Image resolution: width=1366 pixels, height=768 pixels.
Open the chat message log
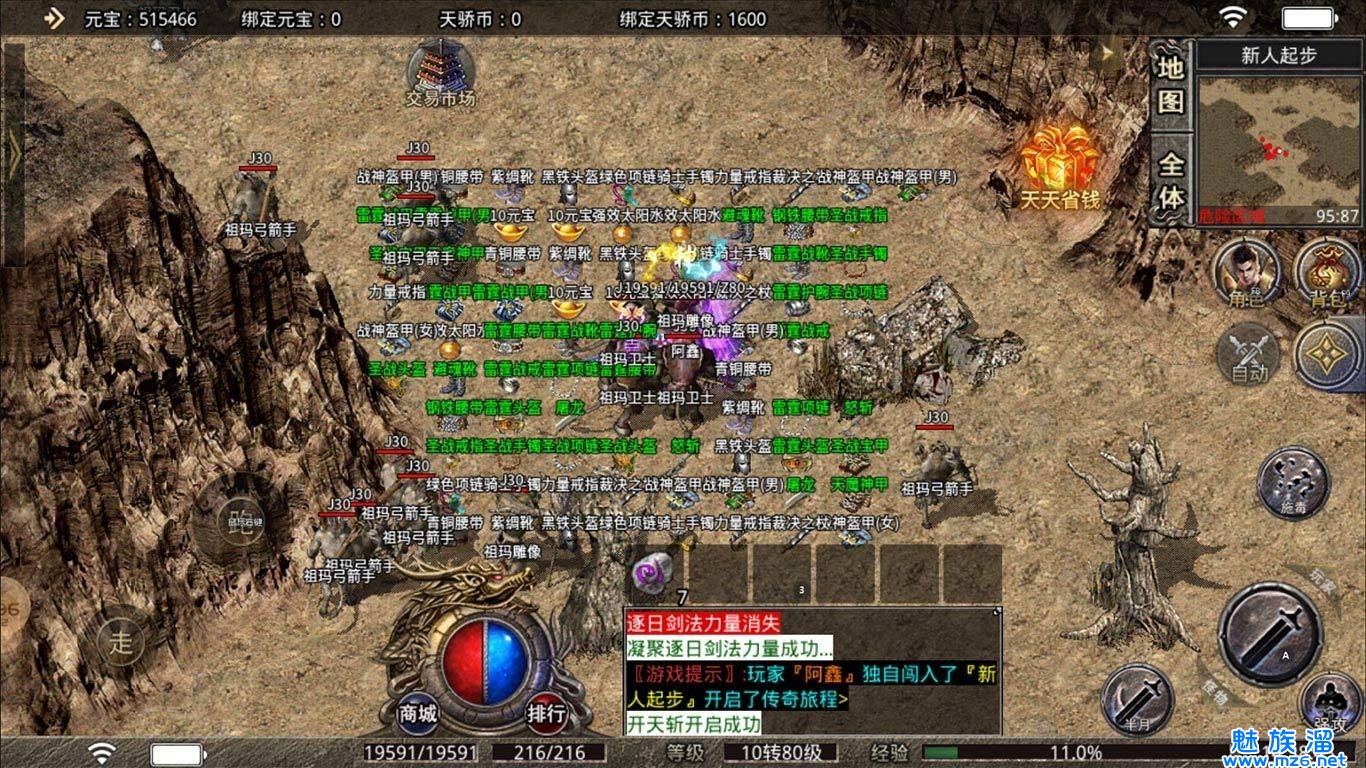pos(812,670)
